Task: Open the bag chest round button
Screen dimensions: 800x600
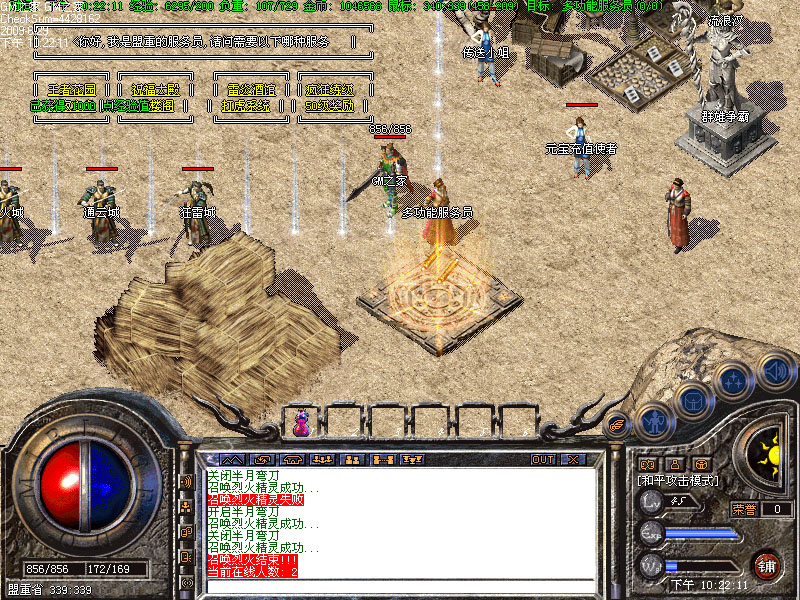Action: 692,402
